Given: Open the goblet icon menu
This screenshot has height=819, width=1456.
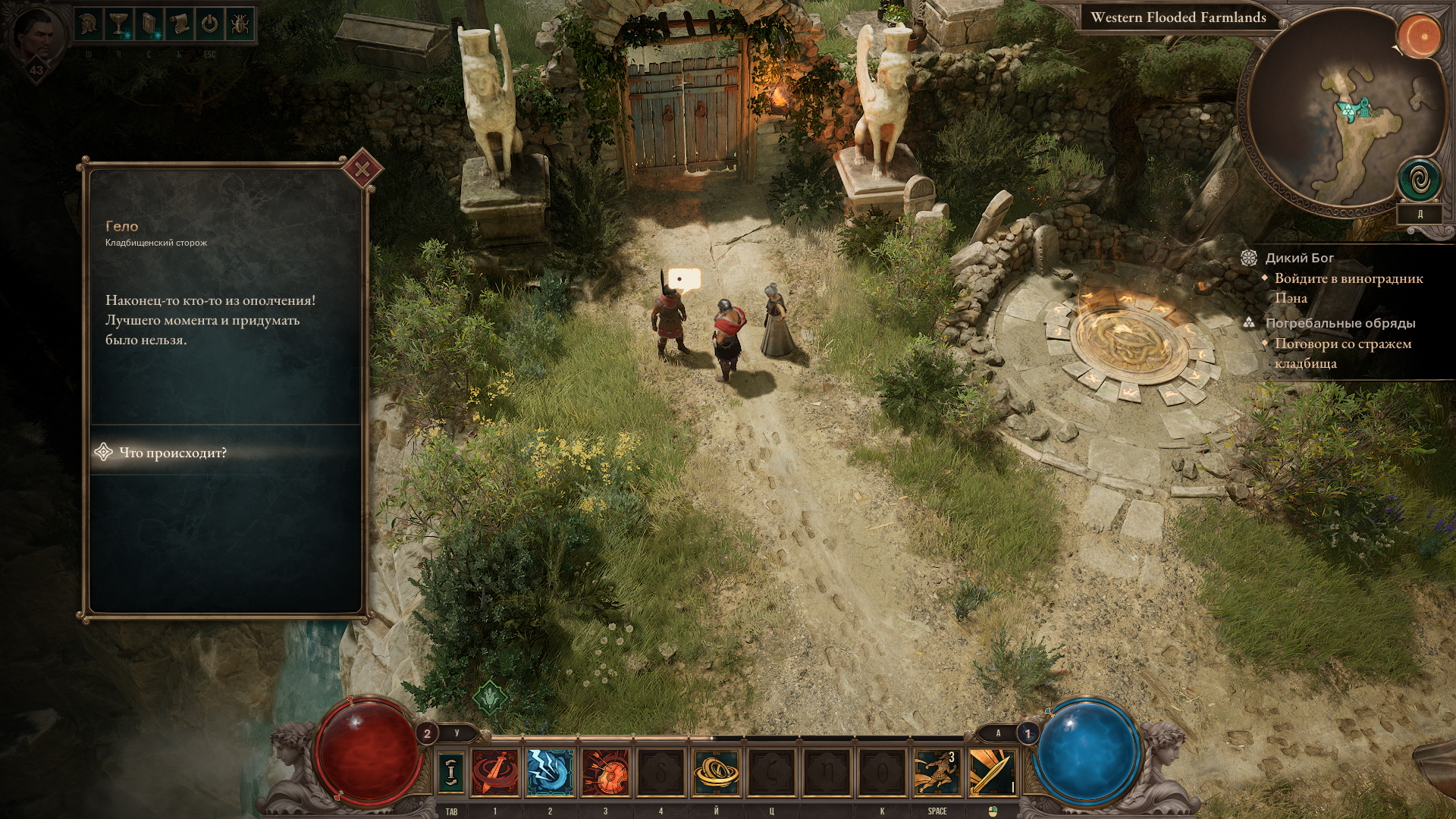Looking at the screenshot, I should click(118, 25).
